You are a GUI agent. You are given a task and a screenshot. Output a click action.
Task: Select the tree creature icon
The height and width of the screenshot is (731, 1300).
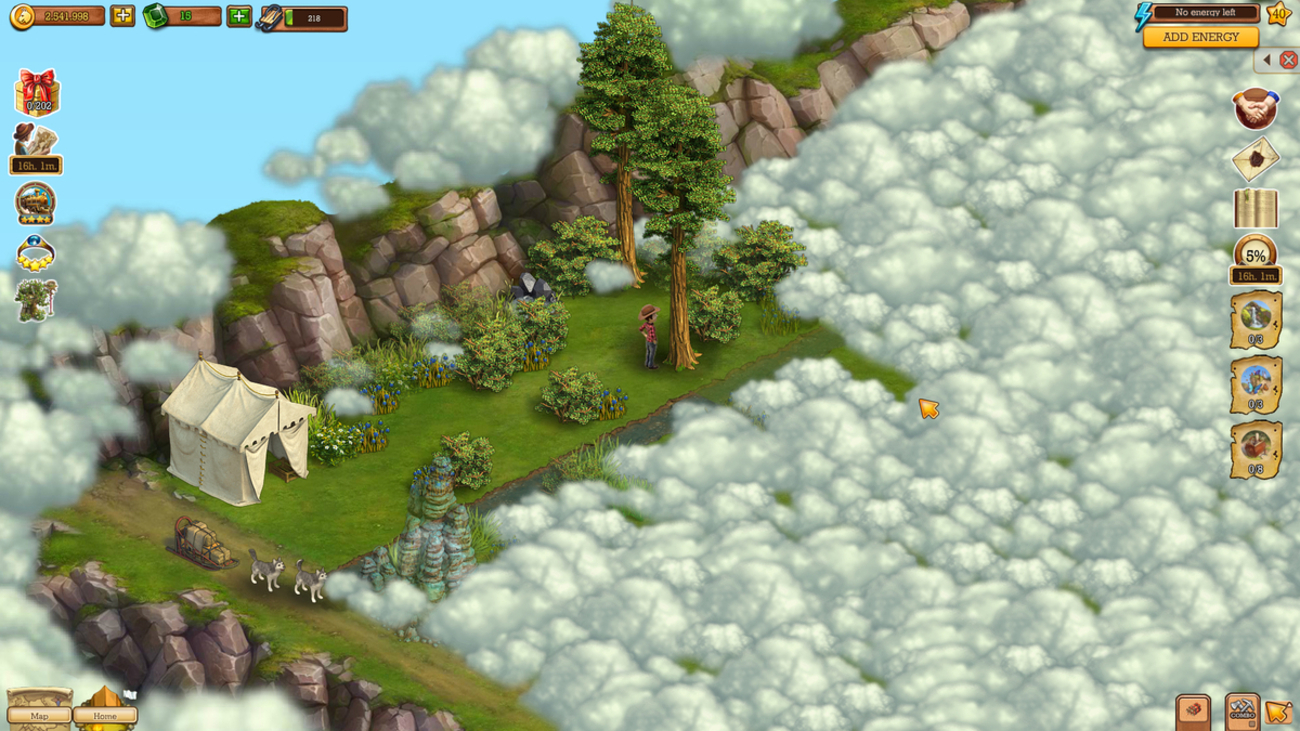pyautogui.click(x=36, y=299)
